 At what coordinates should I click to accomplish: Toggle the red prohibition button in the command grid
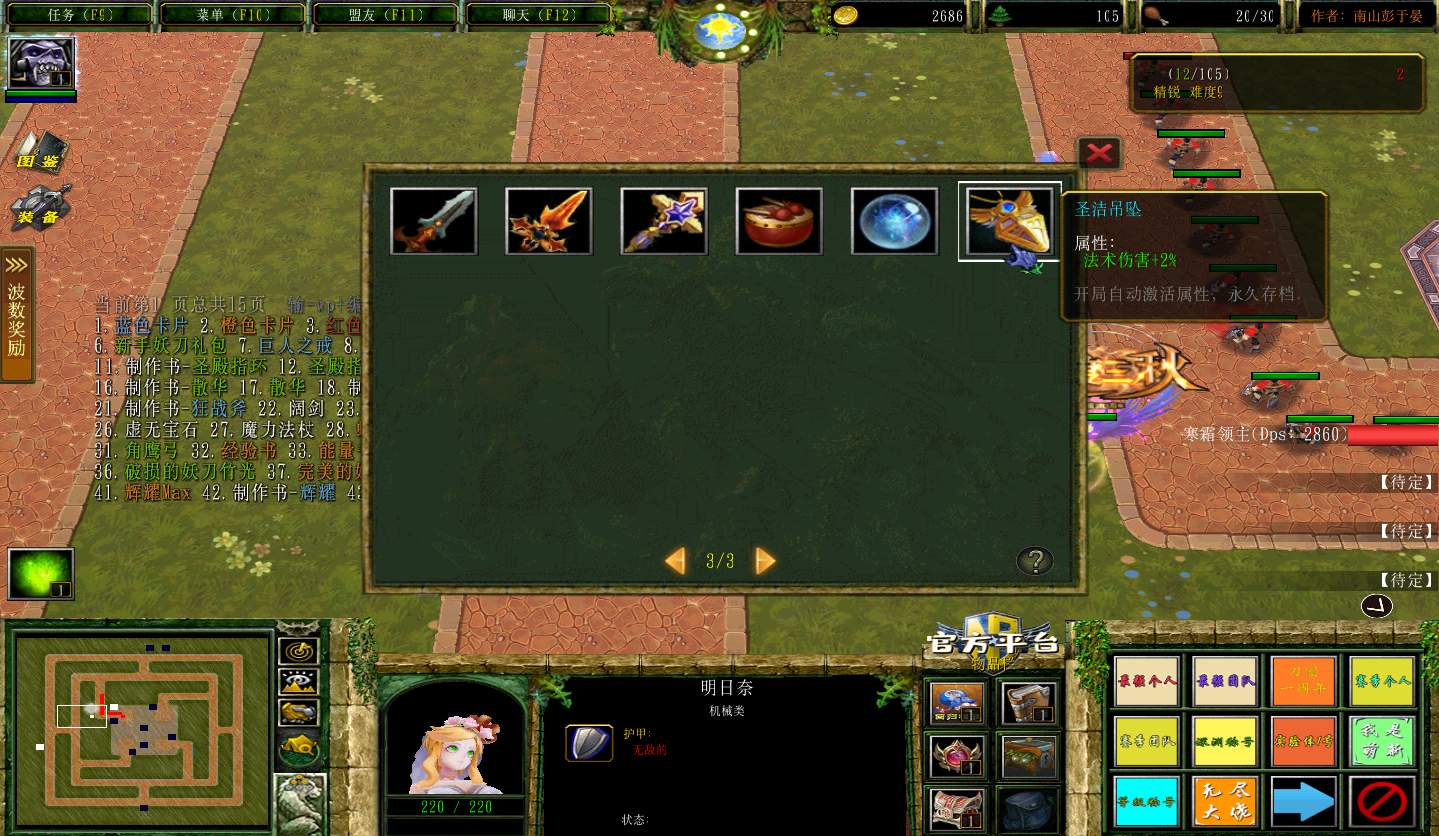coord(1383,799)
